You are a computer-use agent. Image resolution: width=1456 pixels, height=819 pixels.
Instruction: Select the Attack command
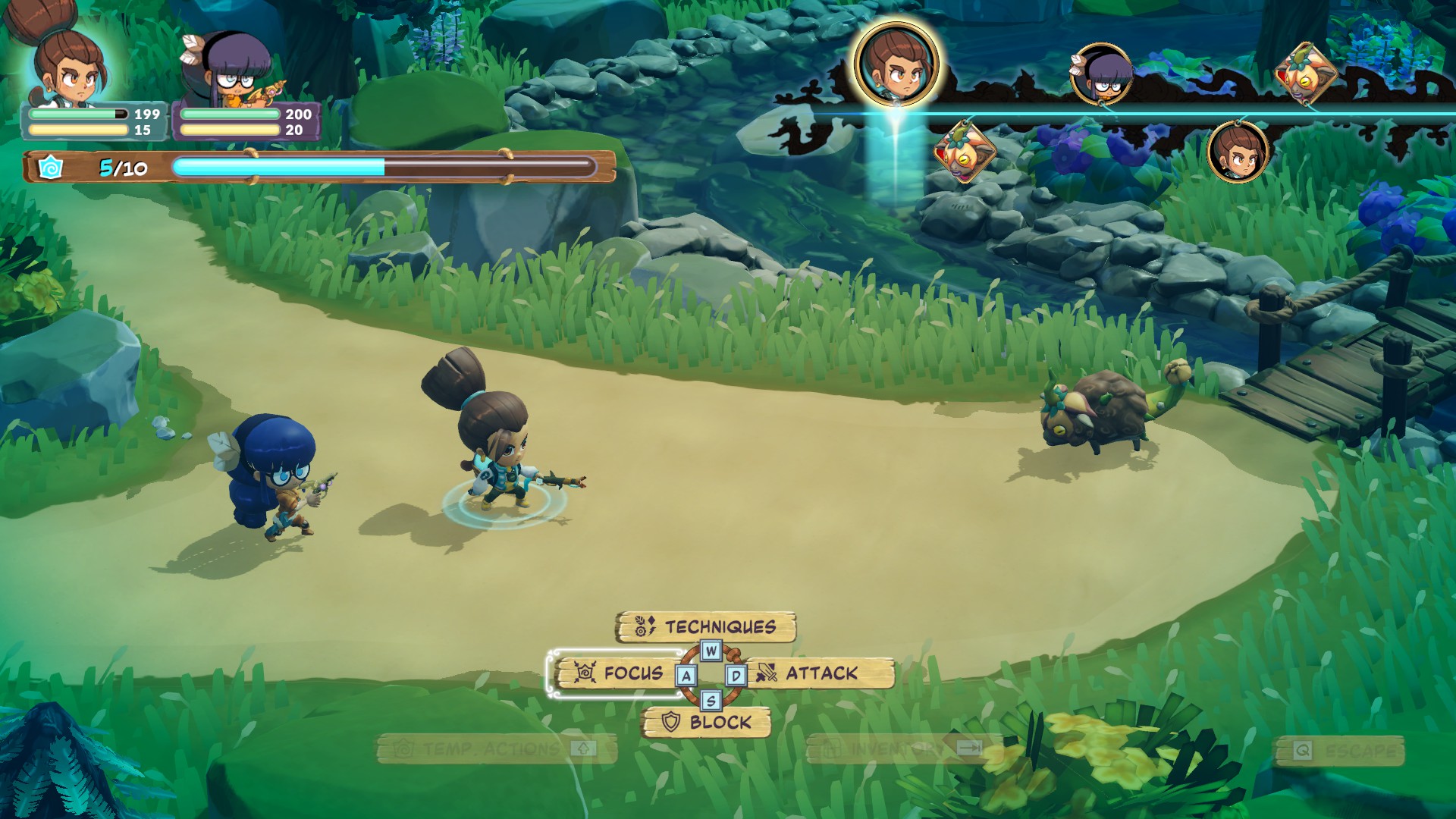(821, 673)
